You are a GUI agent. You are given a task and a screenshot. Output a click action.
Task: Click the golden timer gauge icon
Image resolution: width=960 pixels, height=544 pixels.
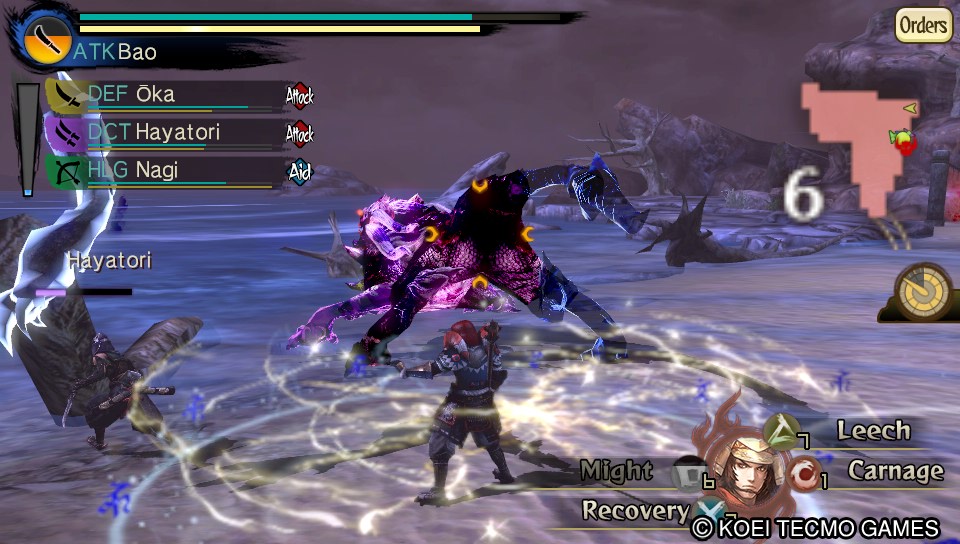(x=922, y=291)
